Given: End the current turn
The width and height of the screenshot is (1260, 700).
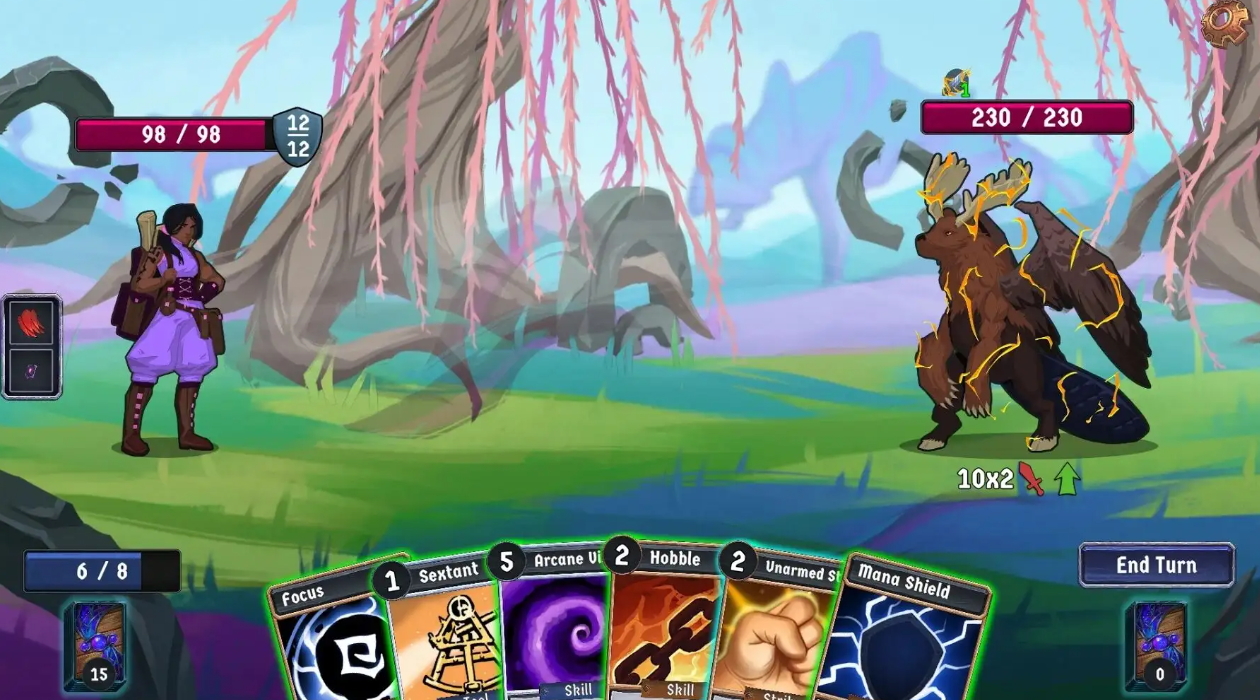Looking at the screenshot, I should coord(1156,565).
